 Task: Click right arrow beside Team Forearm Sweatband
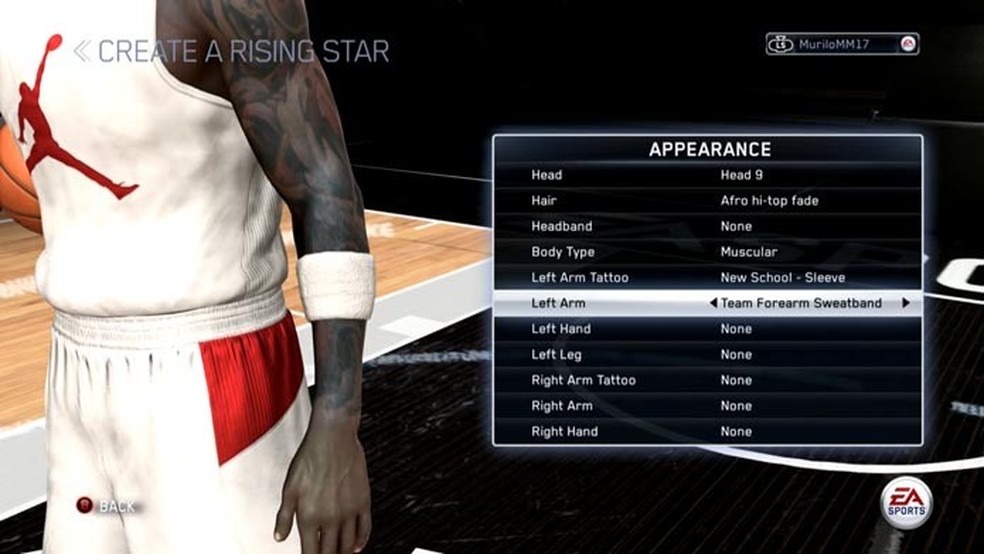[906, 303]
